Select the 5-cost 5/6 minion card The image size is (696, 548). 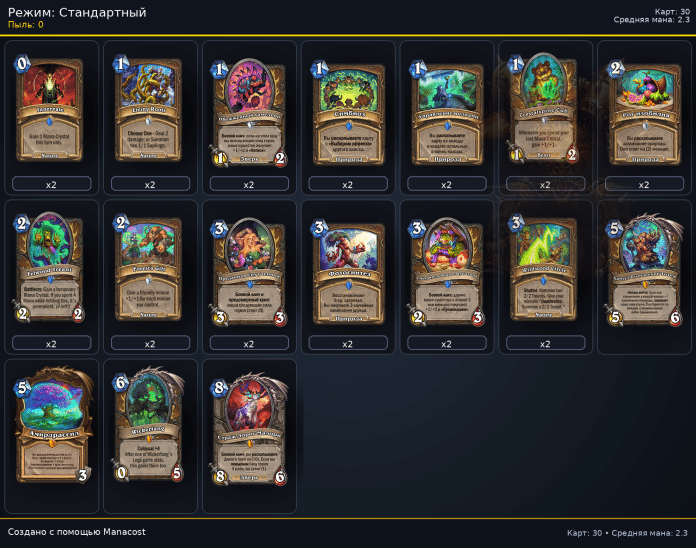point(643,270)
